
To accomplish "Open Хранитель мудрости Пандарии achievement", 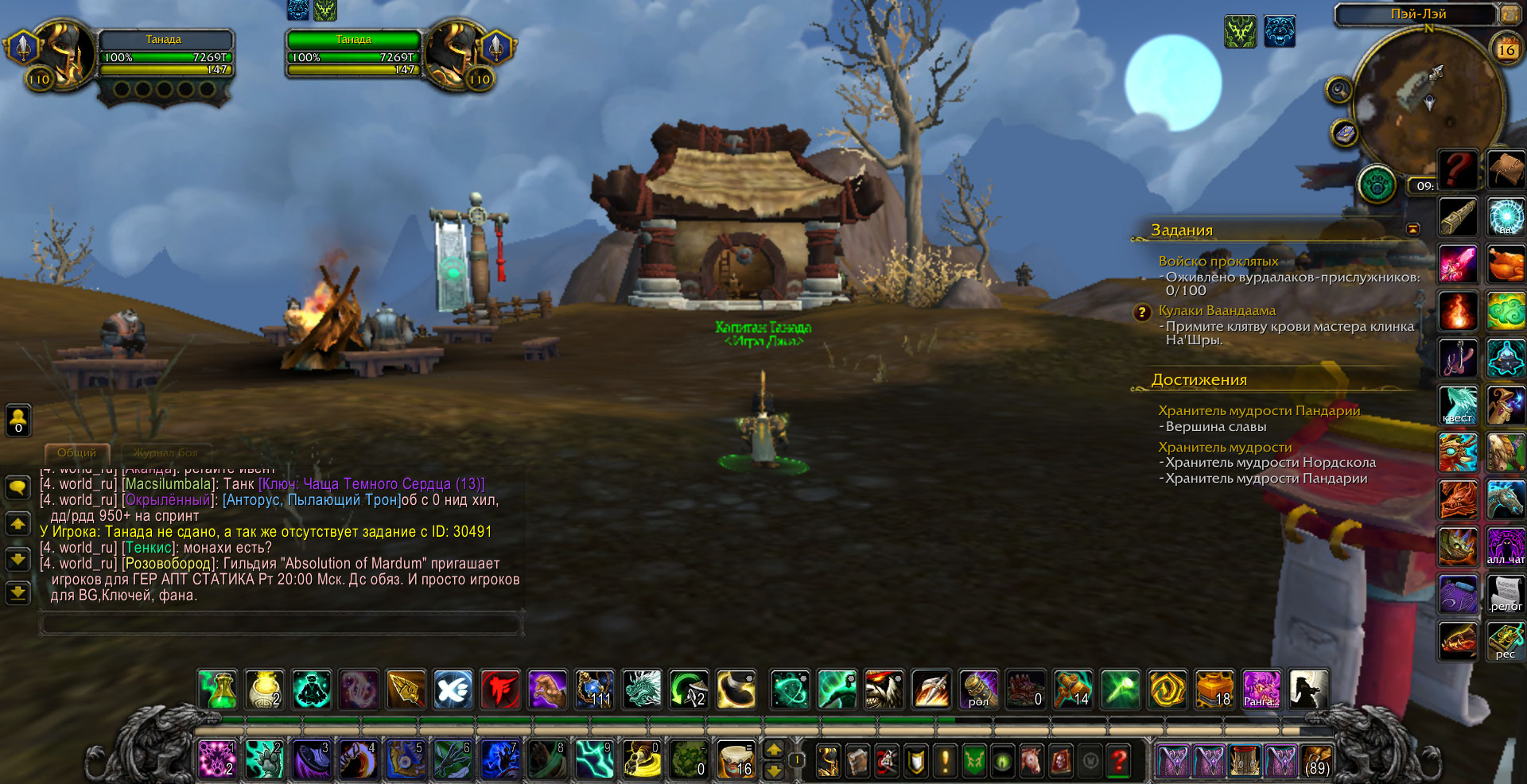I will (1258, 410).
